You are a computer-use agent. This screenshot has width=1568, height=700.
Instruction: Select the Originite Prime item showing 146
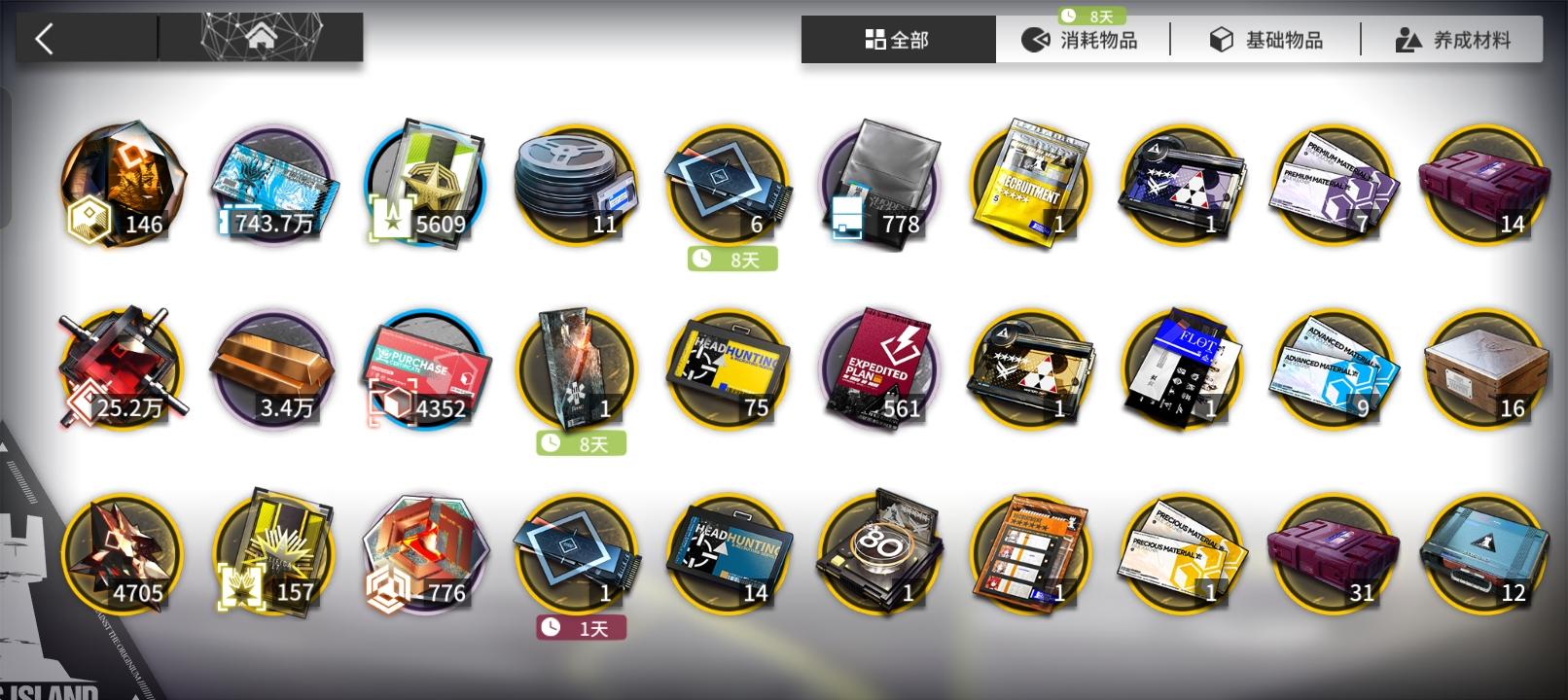tap(122, 185)
